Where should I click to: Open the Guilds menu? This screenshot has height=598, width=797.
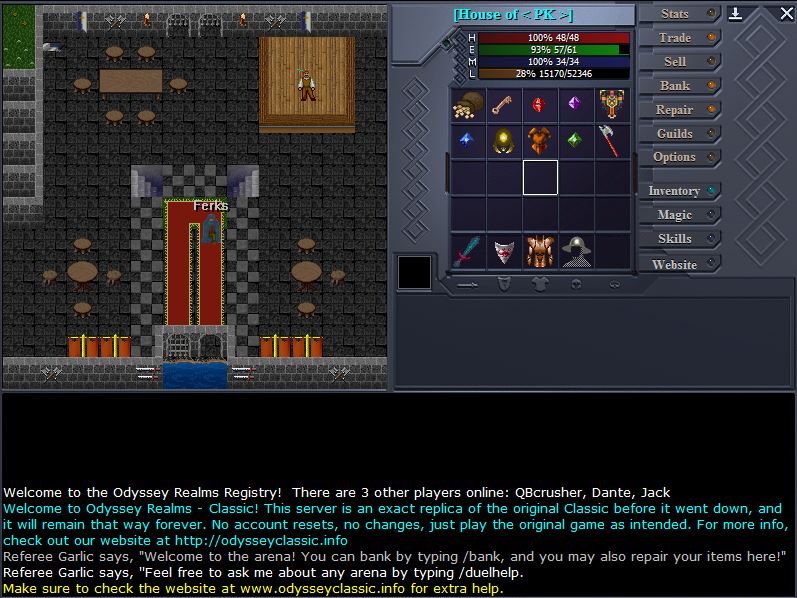(x=678, y=134)
